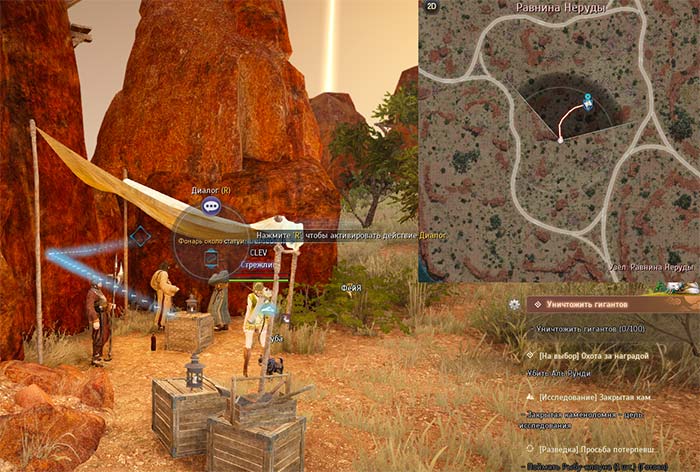Open quest tracker settings gear
This screenshot has height=472, width=700.
pos(514,304)
